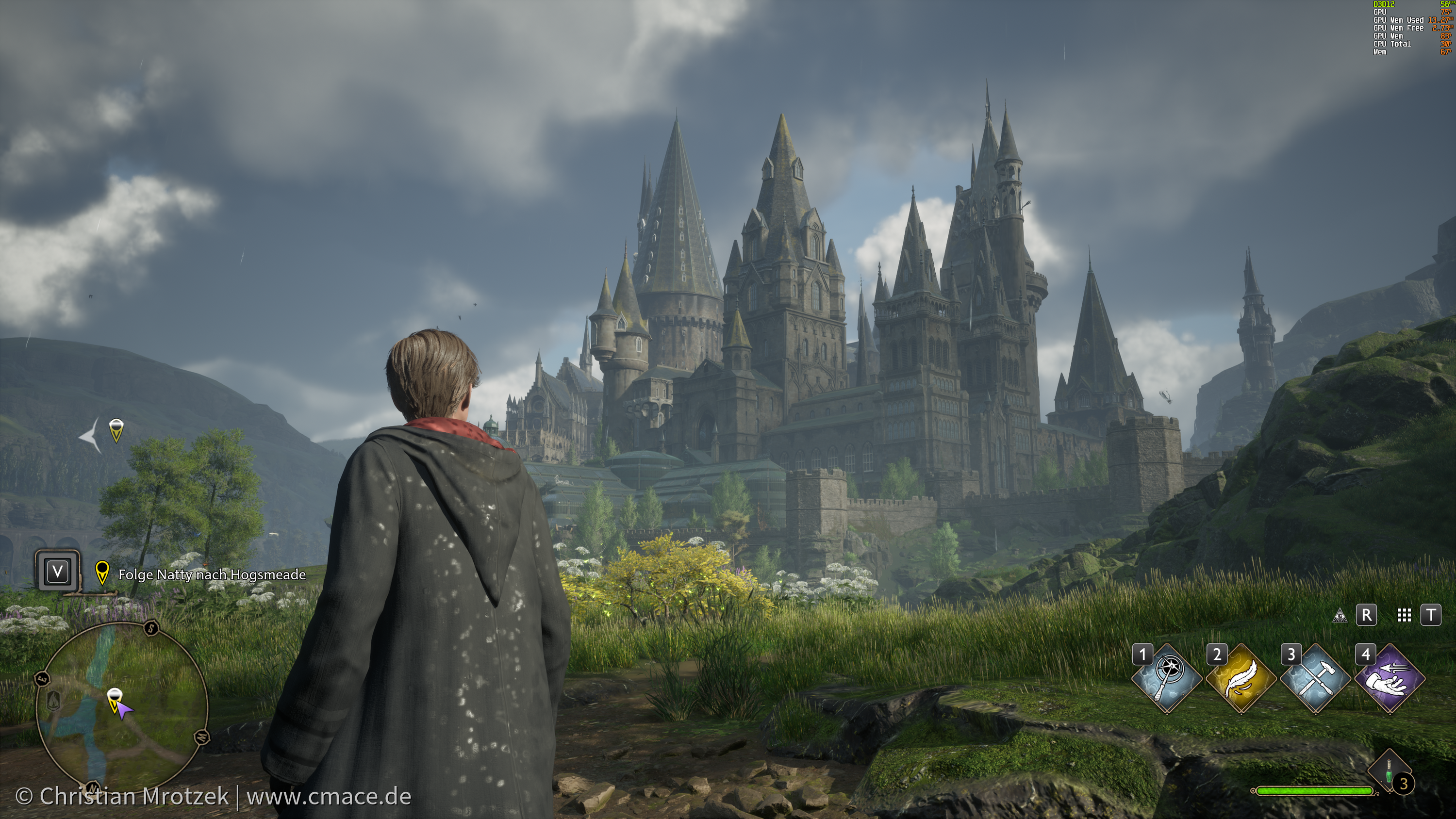Click the 'Folge Natty nach Hogsmeade' quest tracker
Image resolution: width=1456 pixels, height=819 pixels.
tap(212, 575)
